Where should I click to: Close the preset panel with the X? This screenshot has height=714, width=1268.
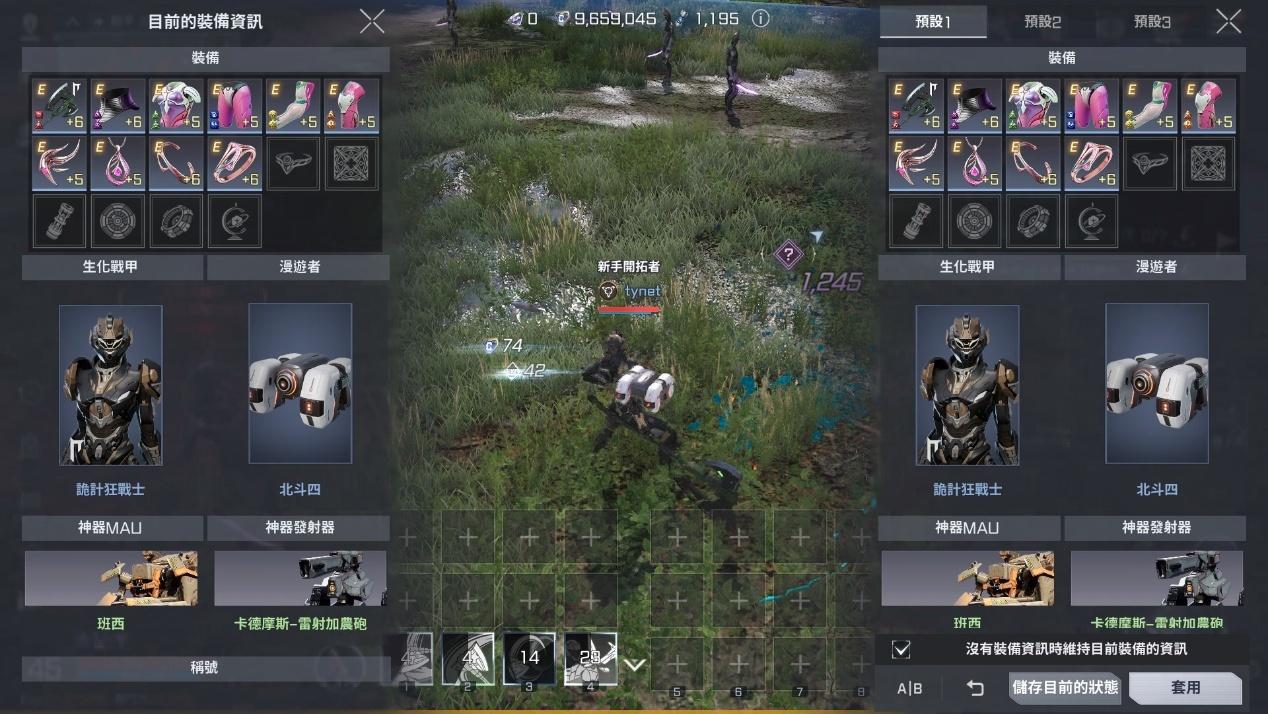pos(1229,21)
